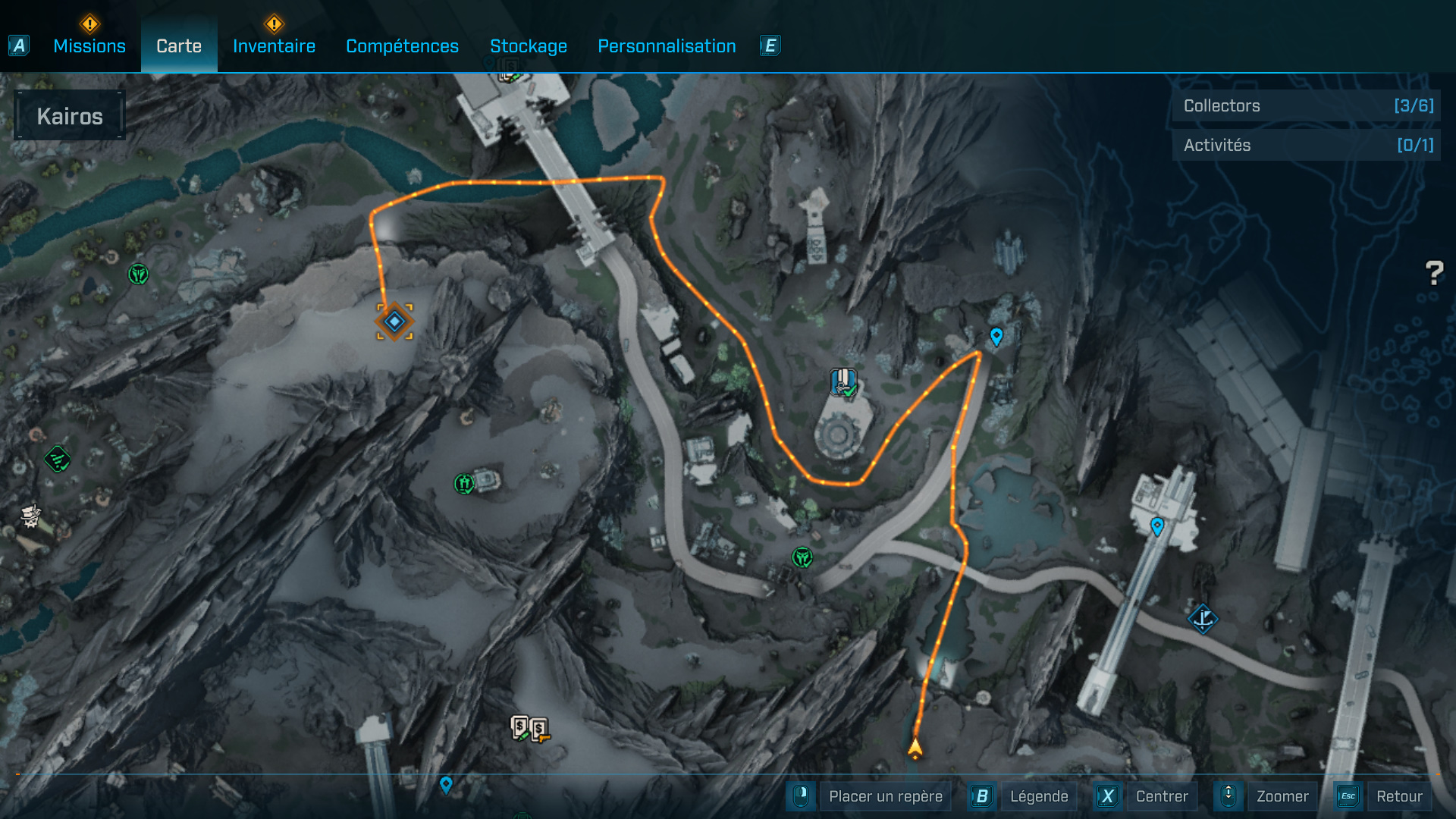Select the yellow player arrow marker

(915, 748)
